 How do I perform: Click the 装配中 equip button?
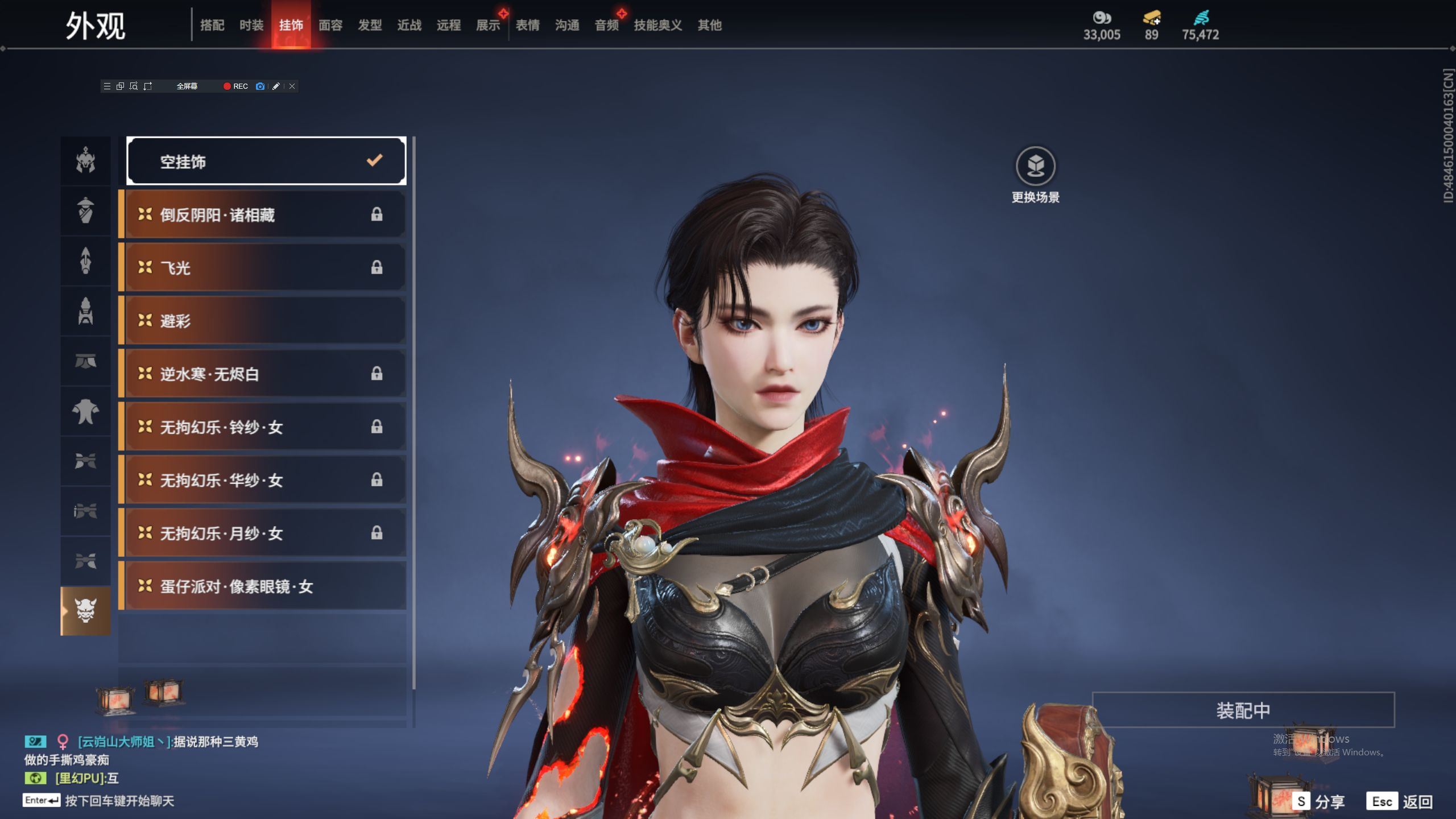click(x=1243, y=710)
